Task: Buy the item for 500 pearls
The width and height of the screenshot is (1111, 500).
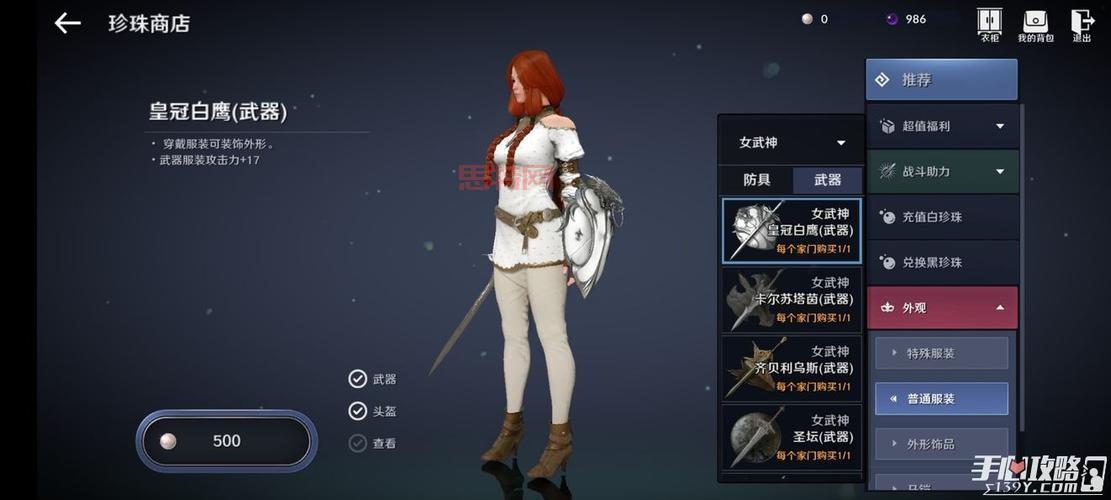Action: (227, 441)
